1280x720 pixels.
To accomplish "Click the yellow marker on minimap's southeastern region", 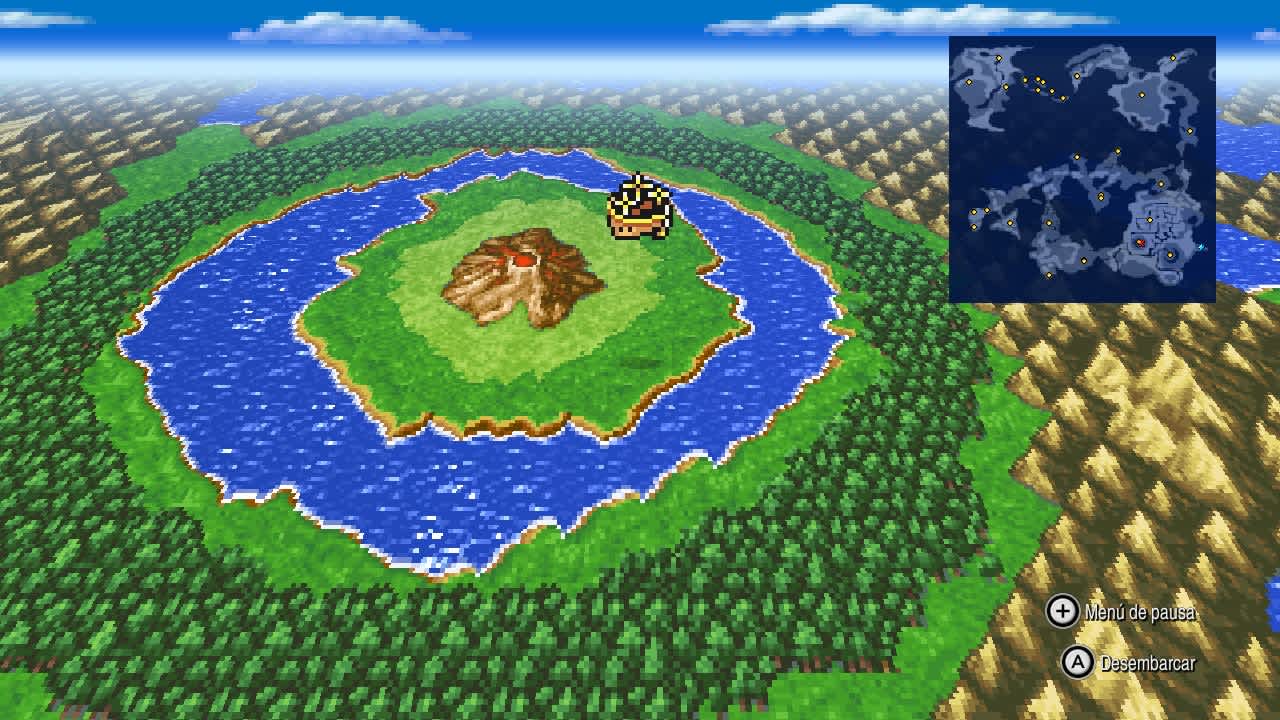I will click(1170, 255).
